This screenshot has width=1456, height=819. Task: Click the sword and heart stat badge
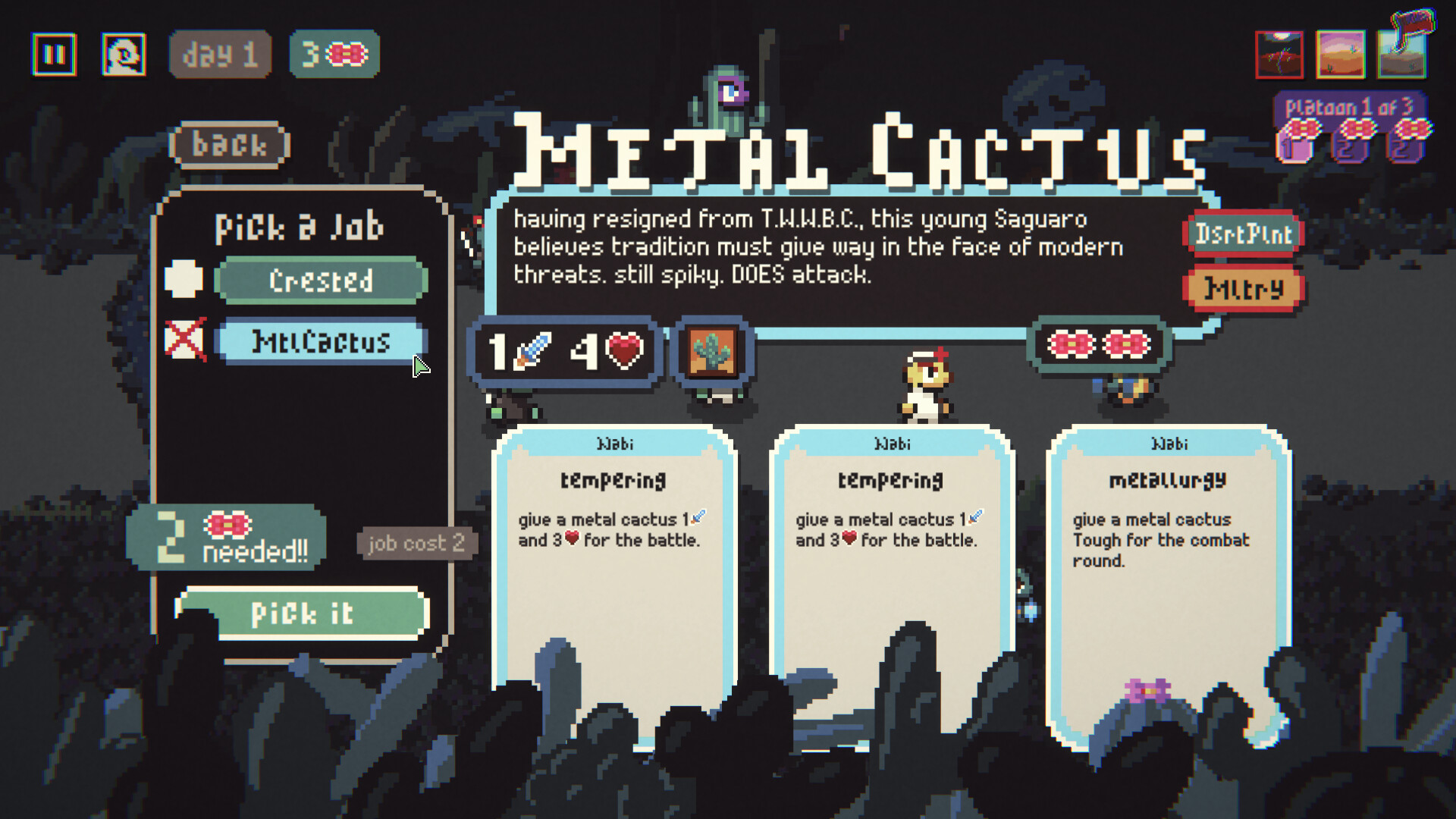pos(565,351)
